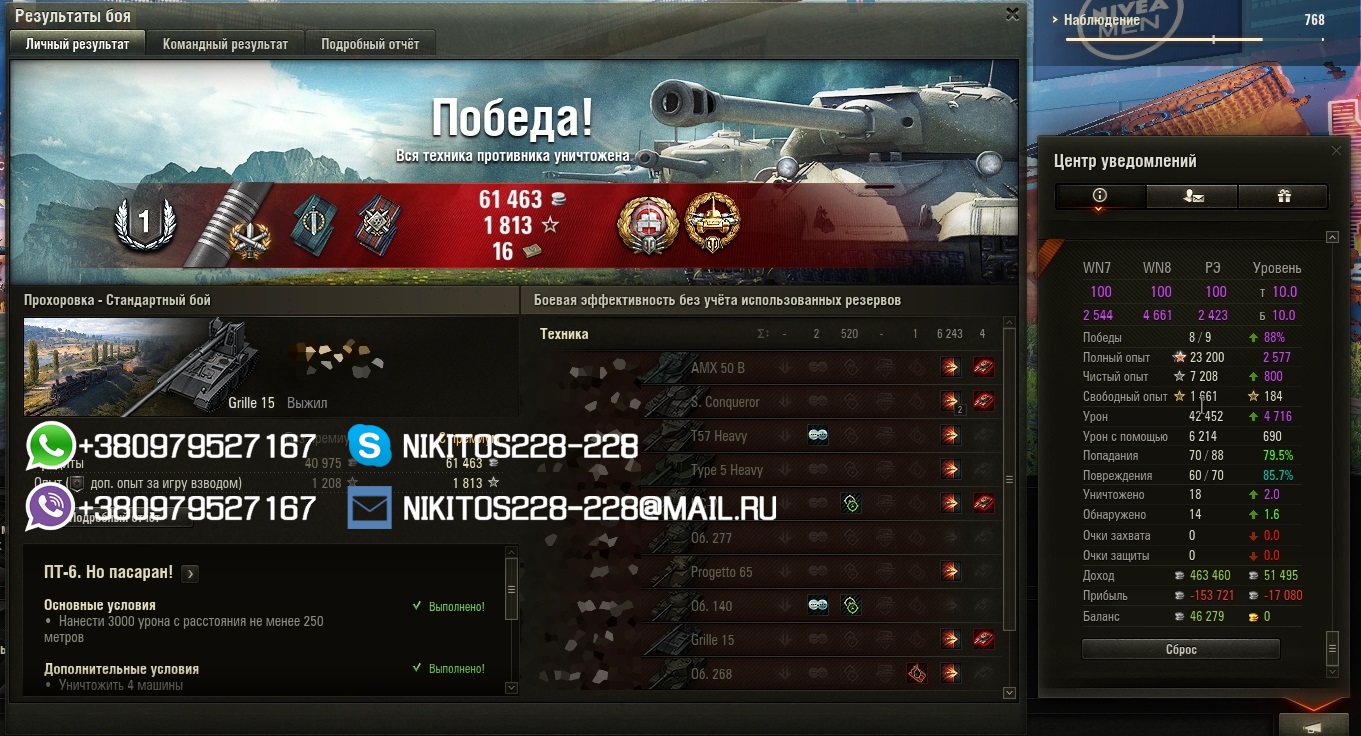Close the Центр уведомлений panel
This screenshot has height=736, width=1361.
(x=1337, y=151)
